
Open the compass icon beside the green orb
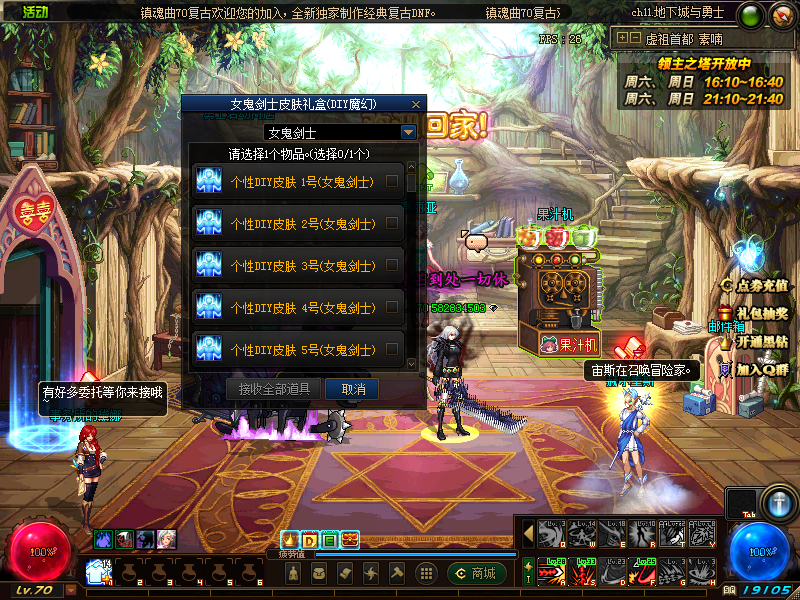(x=779, y=15)
